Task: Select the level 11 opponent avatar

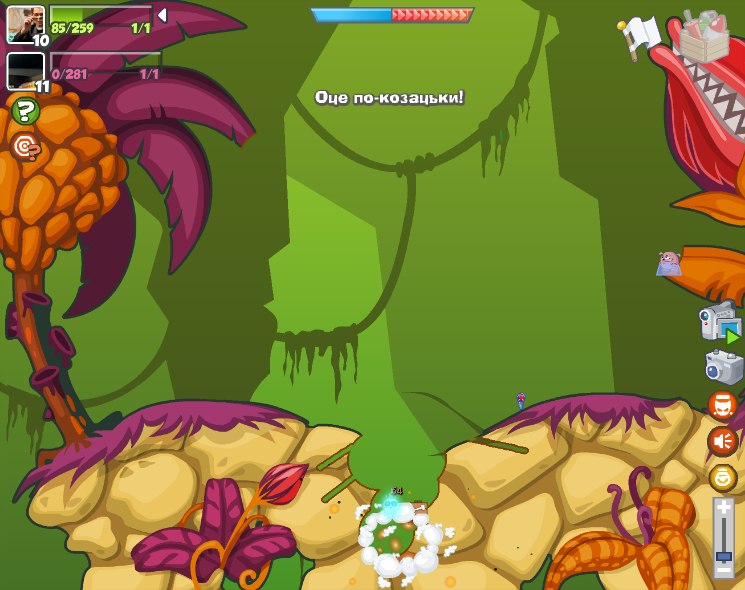Action: coord(25,71)
